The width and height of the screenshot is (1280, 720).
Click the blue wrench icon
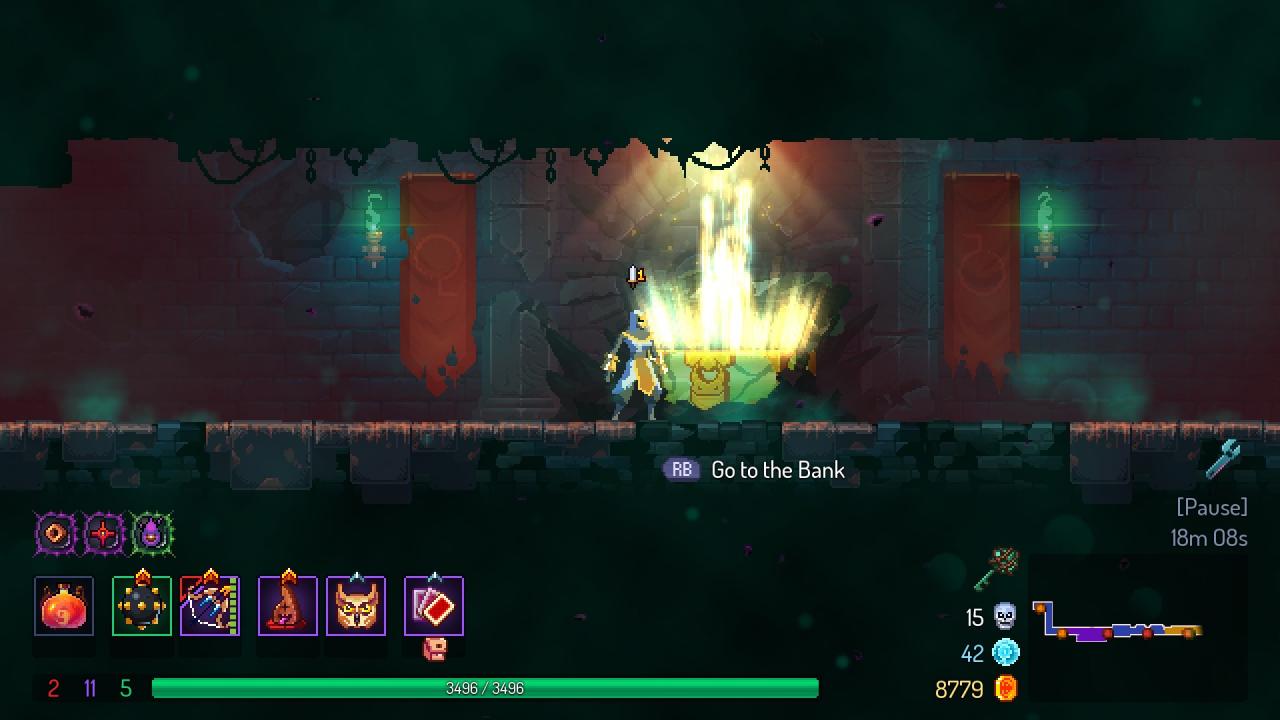[1222, 459]
